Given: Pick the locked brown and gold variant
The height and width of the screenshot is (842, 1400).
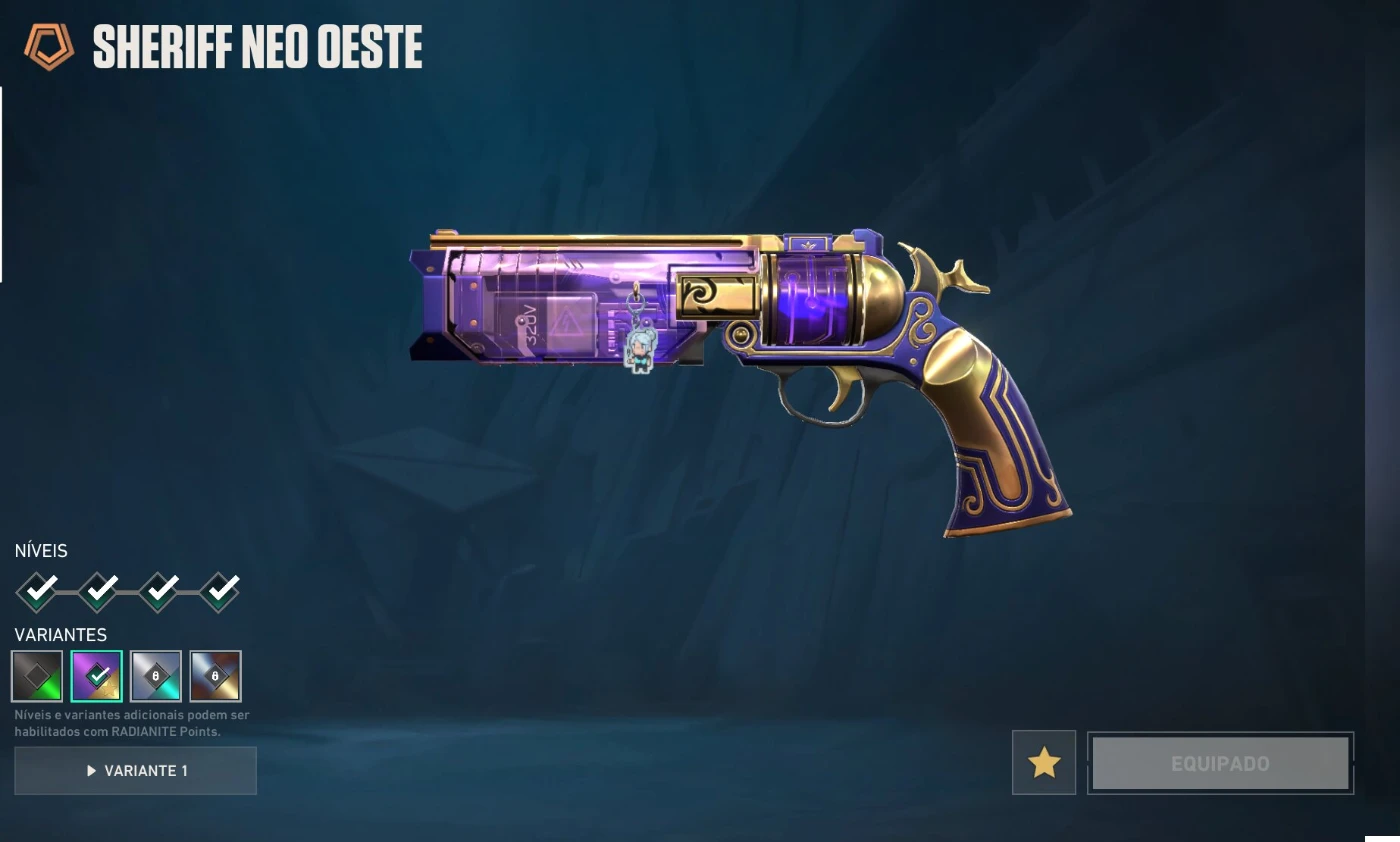Looking at the screenshot, I should [x=216, y=676].
